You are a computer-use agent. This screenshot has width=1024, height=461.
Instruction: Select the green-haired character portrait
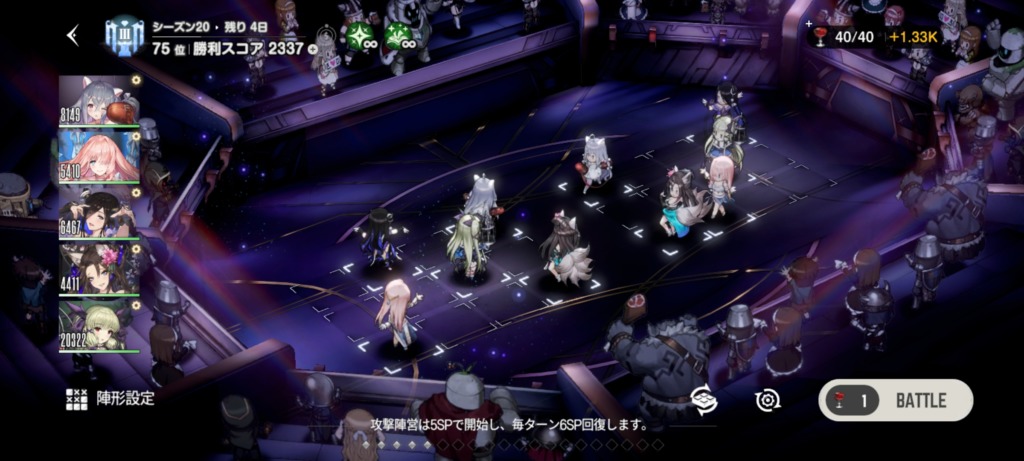(98, 326)
